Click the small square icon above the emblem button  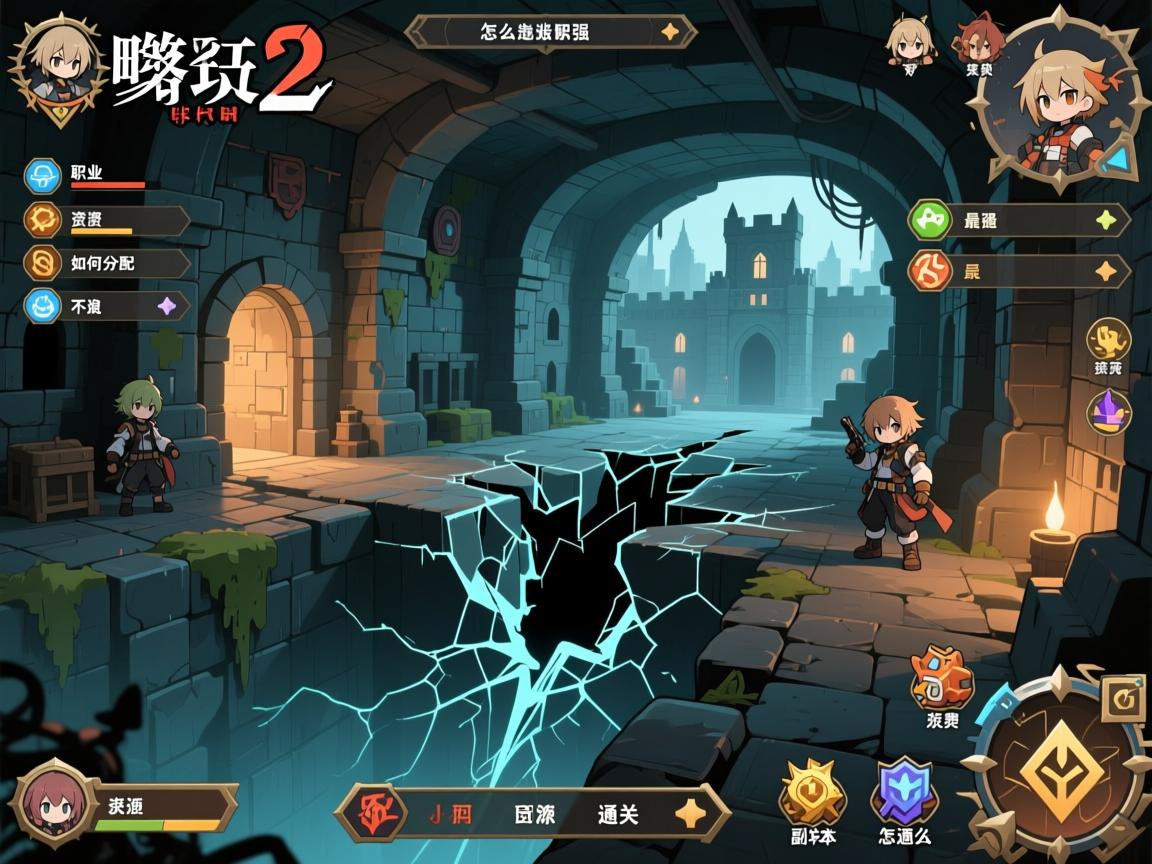tap(1124, 703)
